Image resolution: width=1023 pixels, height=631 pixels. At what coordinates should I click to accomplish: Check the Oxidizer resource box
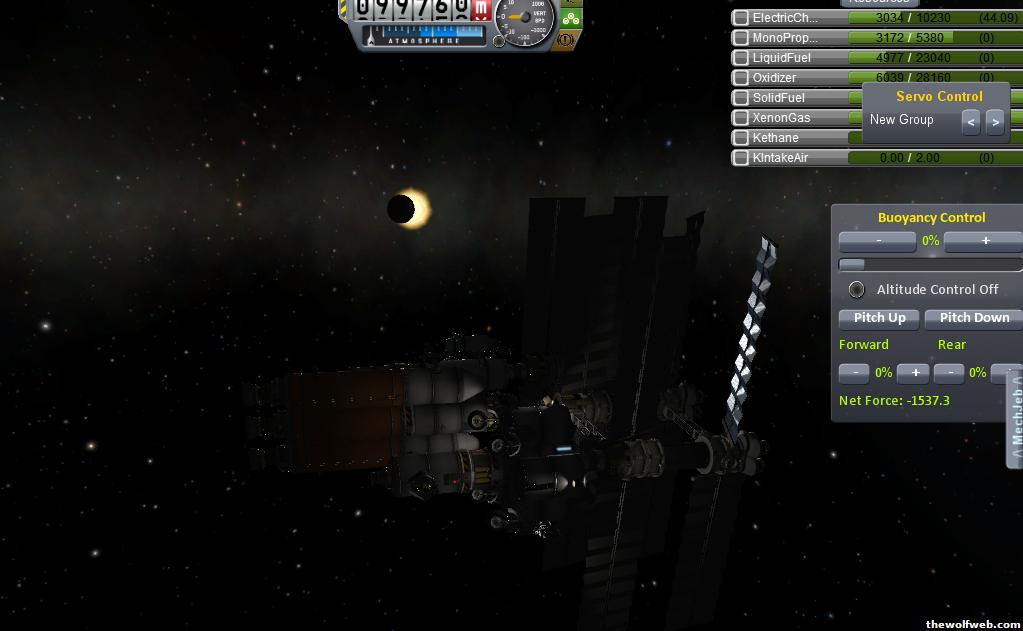click(x=741, y=78)
